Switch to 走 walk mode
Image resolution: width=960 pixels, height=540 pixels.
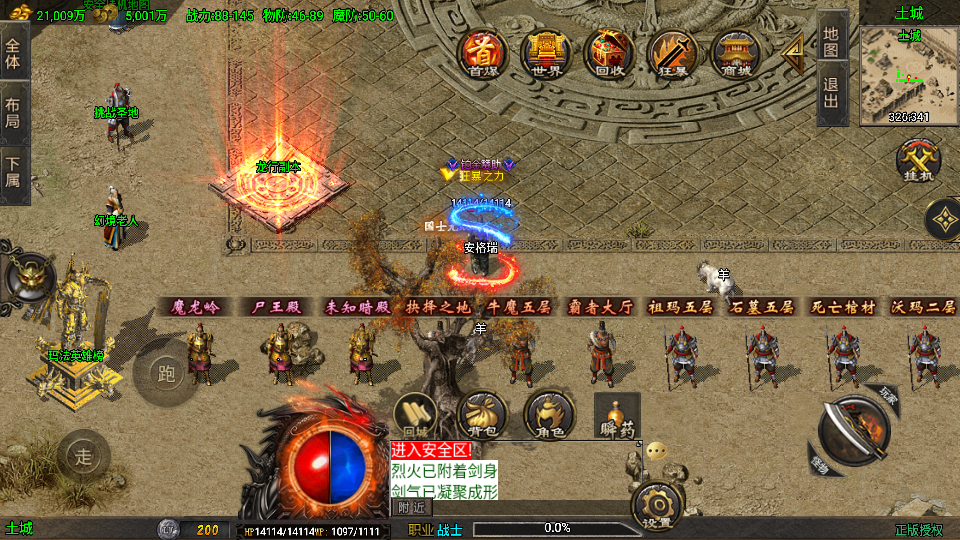point(83,457)
